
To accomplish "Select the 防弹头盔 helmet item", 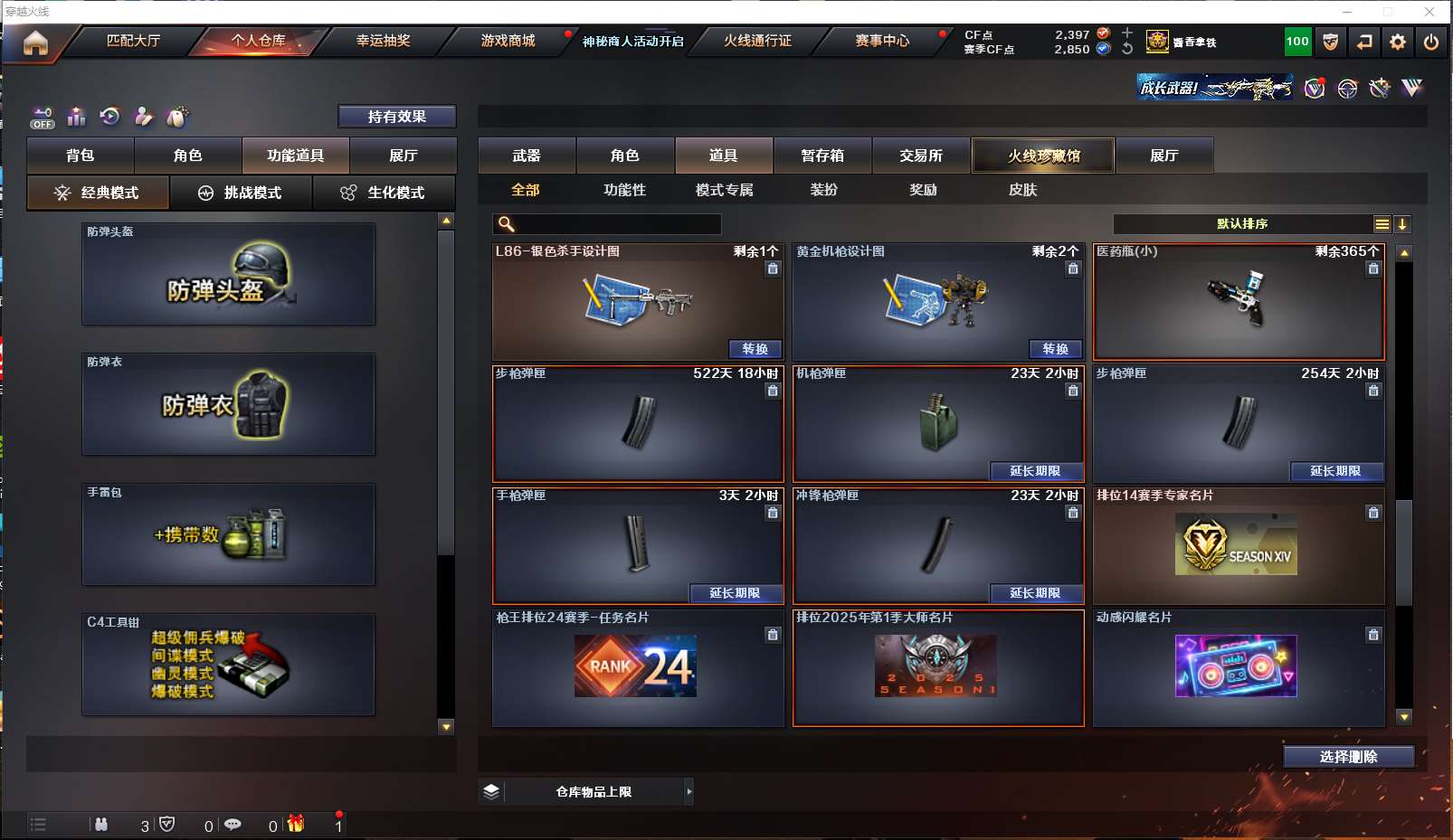I will click(228, 274).
